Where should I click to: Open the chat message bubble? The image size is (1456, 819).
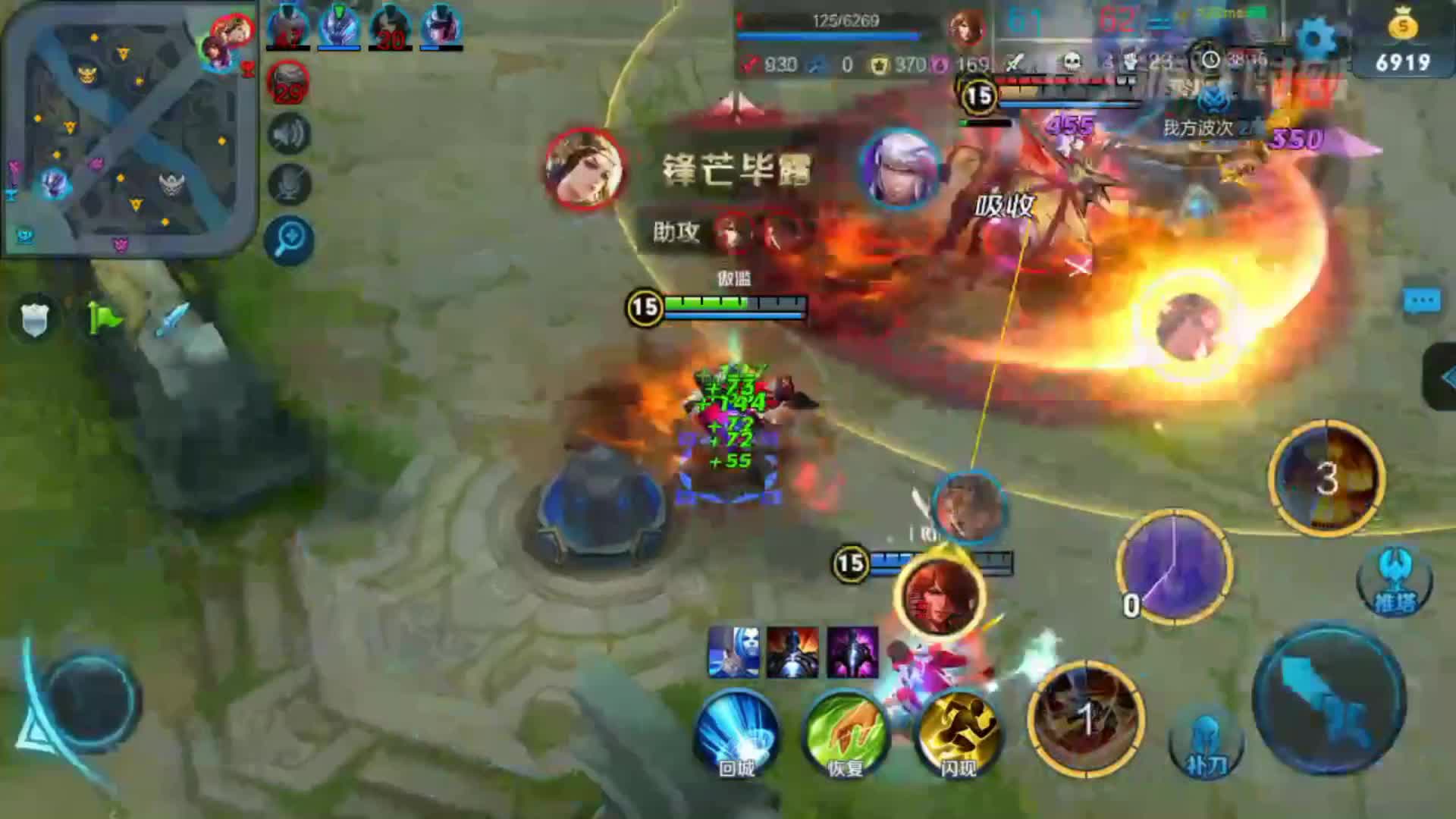(1421, 301)
